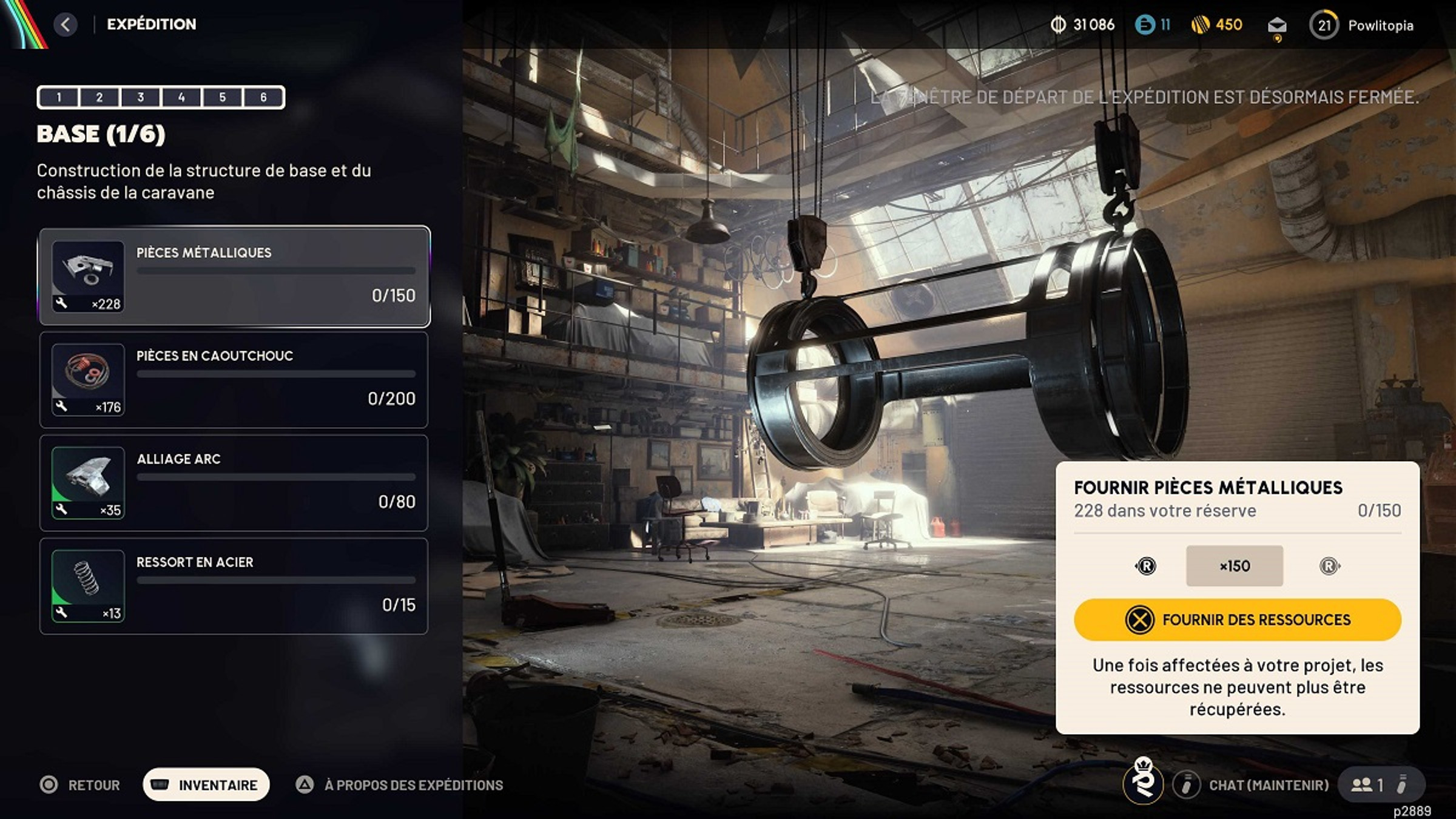This screenshot has height=819, width=1456.
Task: Go back with the top-left arrow button
Action: tap(66, 25)
